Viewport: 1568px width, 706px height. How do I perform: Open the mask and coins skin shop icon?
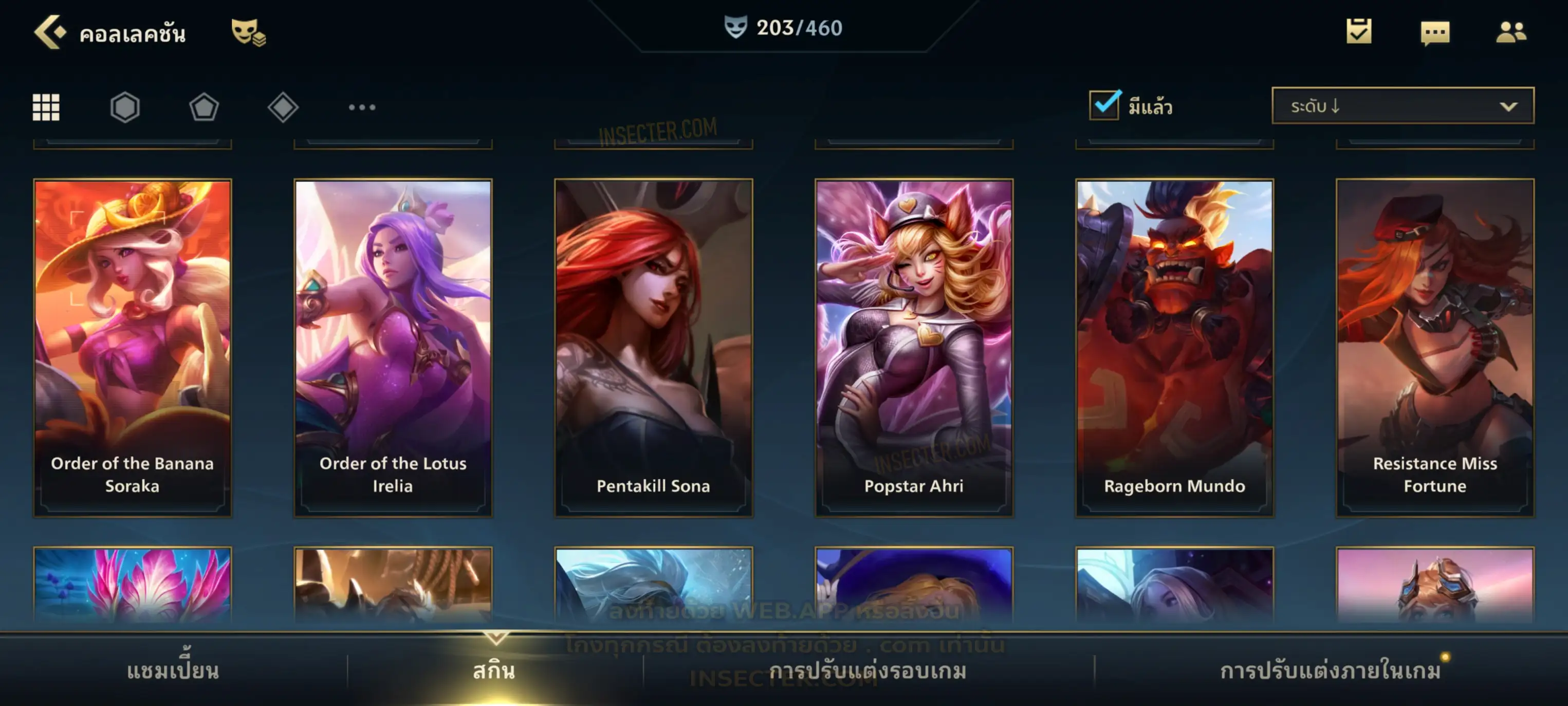[248, 32]
